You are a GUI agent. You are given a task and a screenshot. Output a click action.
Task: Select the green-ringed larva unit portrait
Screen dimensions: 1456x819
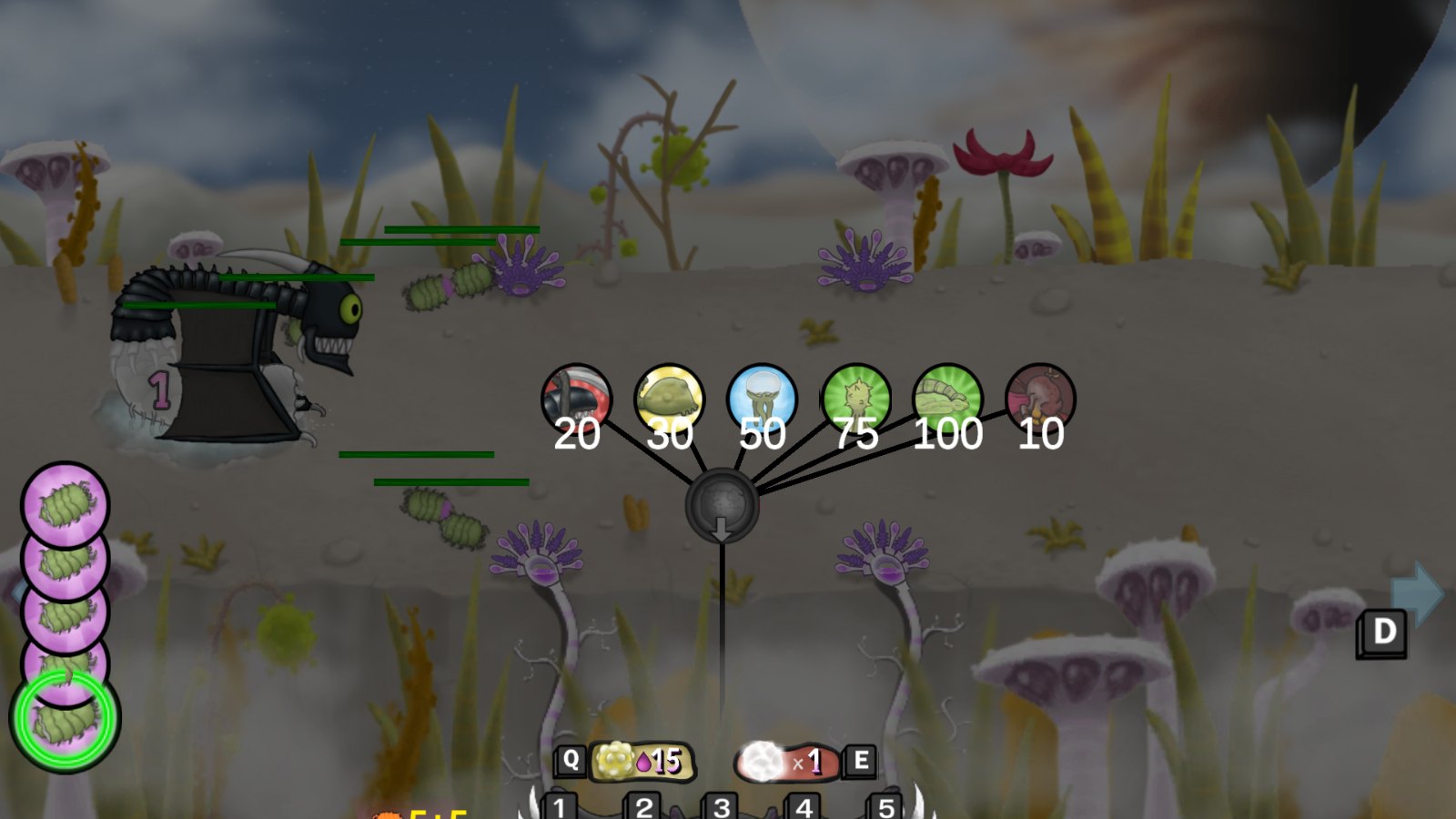(65, 719)
